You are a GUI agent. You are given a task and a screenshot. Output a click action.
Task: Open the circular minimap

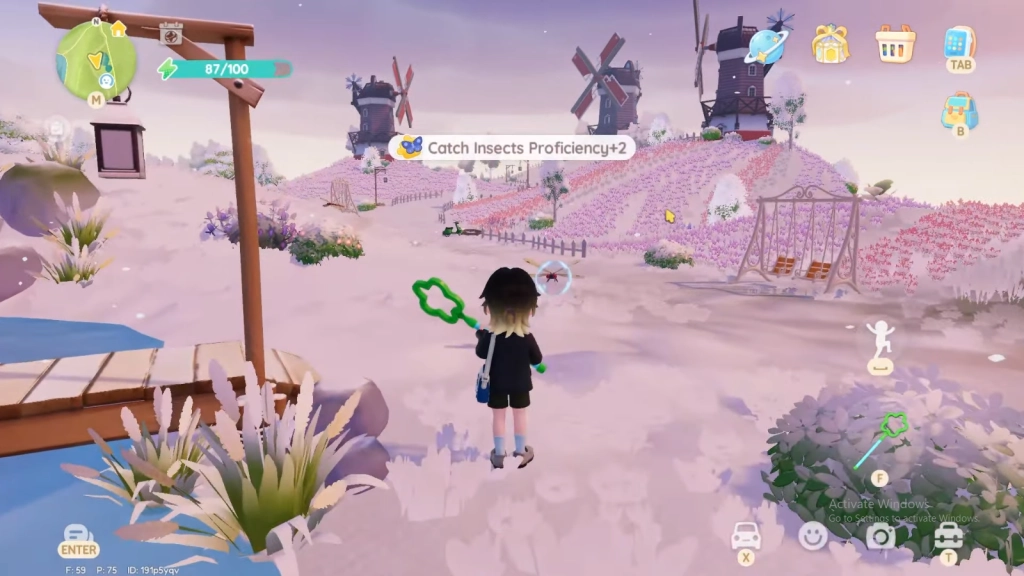click(96, 59)
